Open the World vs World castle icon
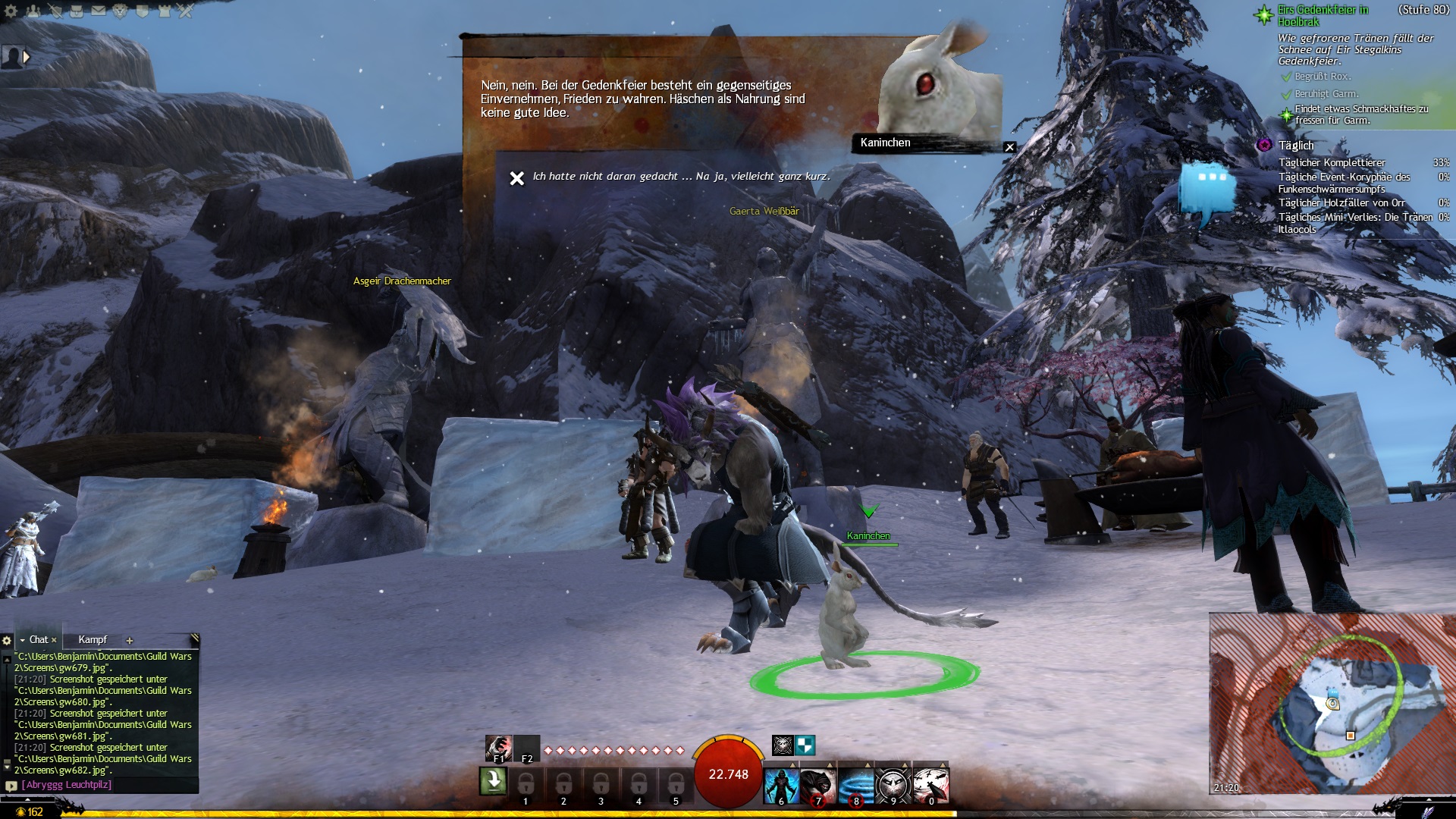This screenshot has height=819, width=1456. pos(165,11)
